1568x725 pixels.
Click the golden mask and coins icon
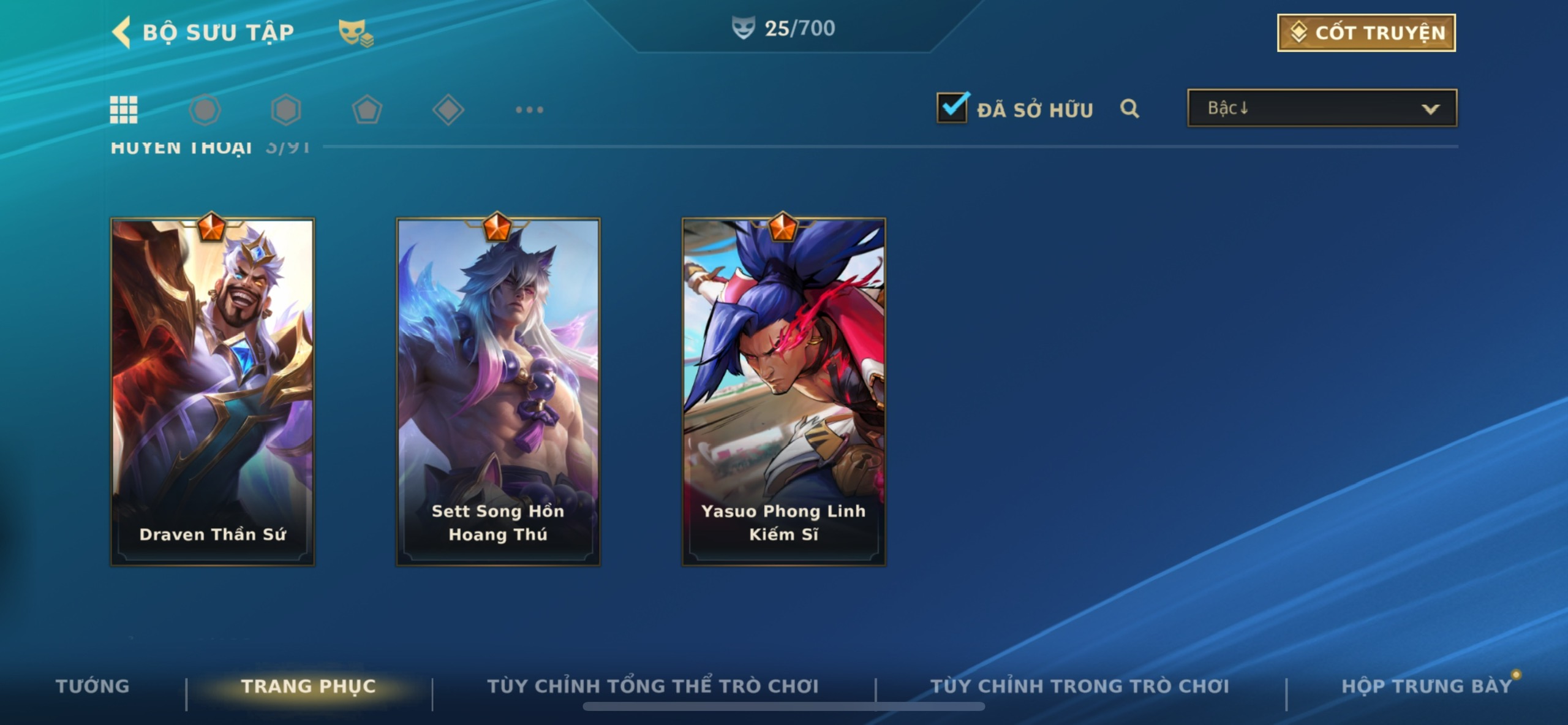point(355,32)
